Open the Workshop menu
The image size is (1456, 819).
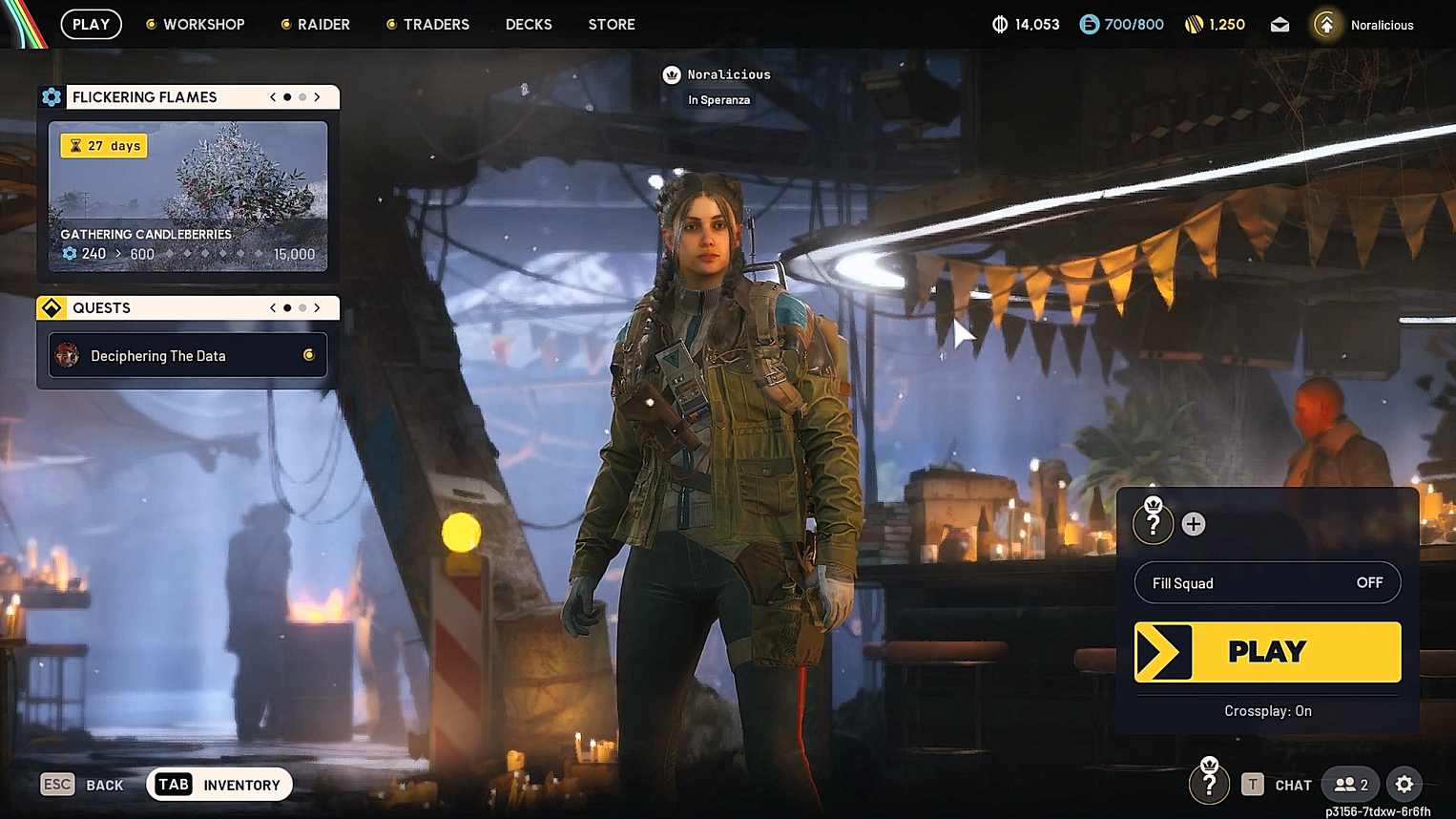point(196,24)
